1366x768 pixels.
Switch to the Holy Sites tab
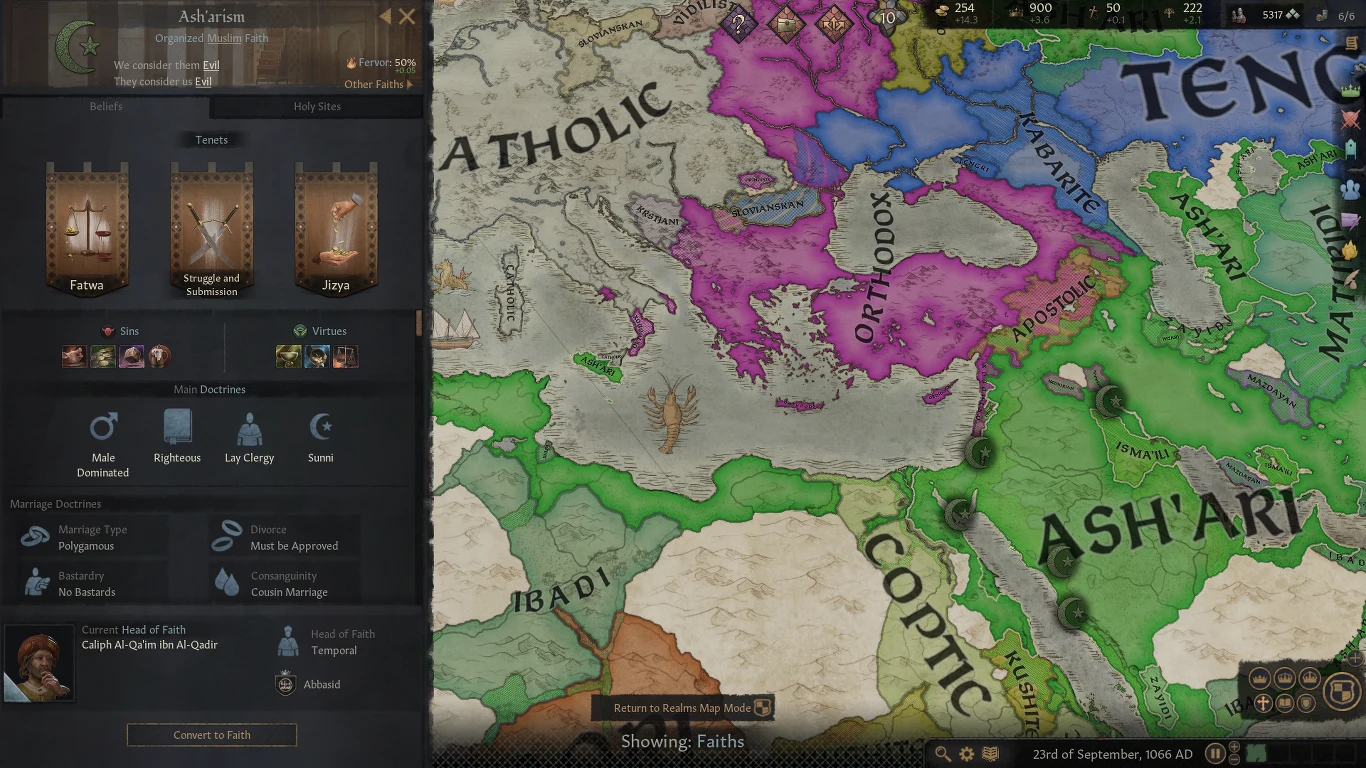point(318,107)
